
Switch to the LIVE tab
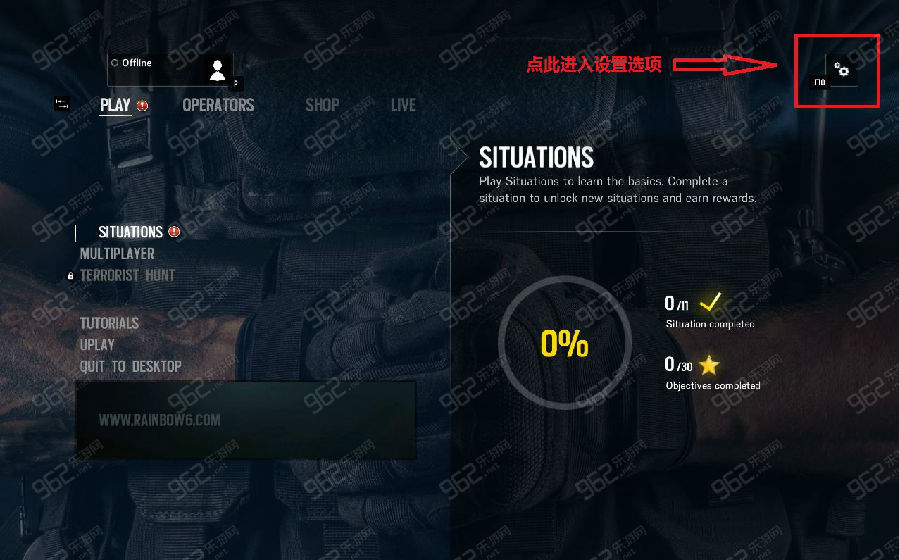click(x=403, y=105)
